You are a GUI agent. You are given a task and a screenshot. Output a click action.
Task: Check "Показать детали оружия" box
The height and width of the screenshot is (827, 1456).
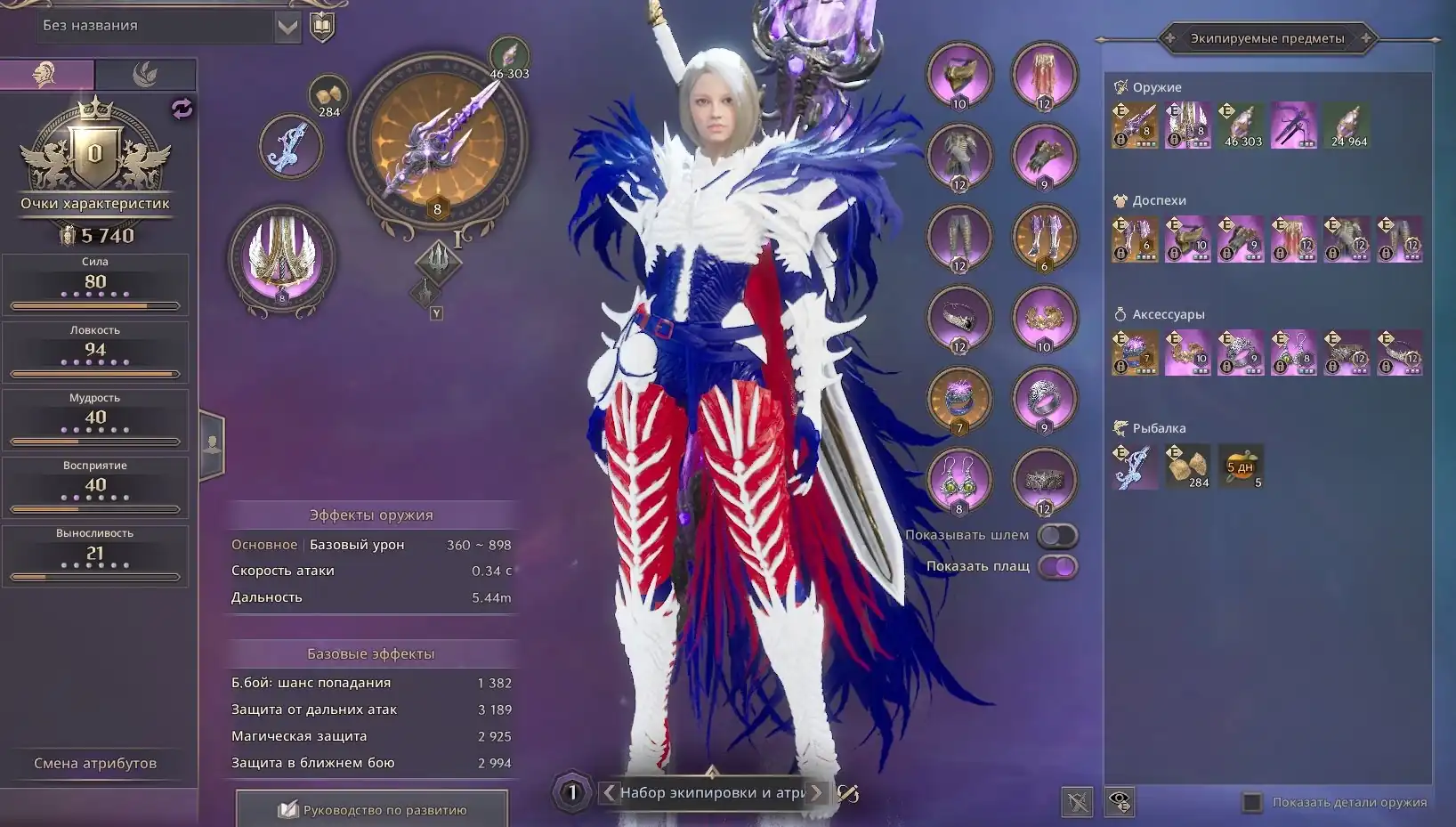(x=1252, y=802)
